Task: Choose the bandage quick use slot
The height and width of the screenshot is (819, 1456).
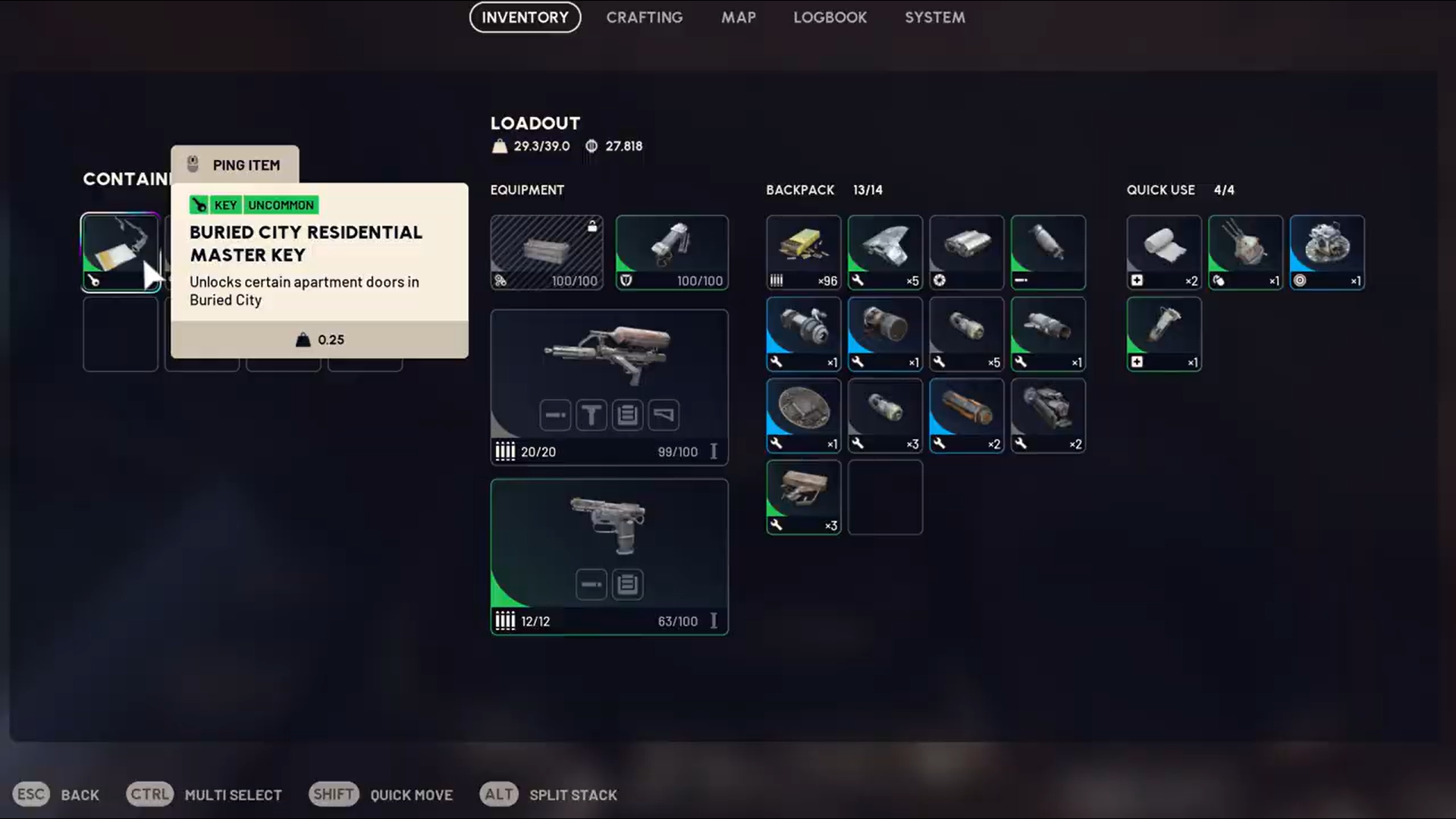Action: pos(1163,253)
